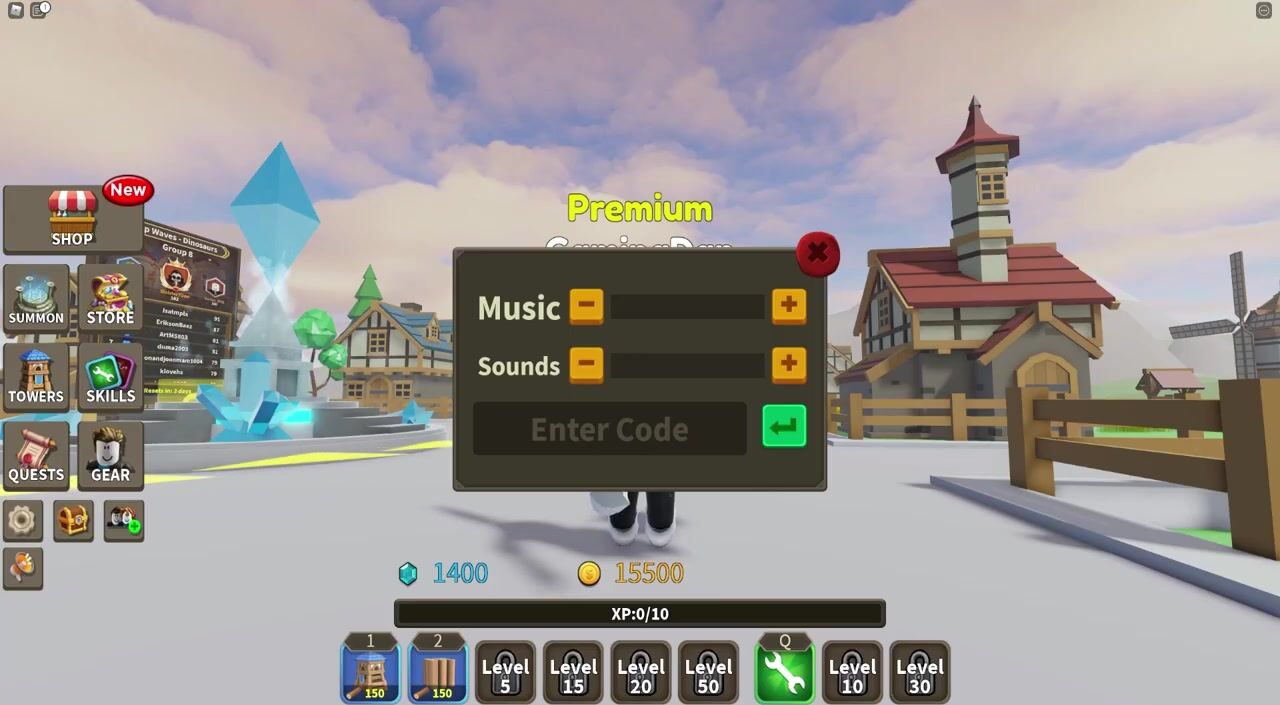Screen dimensions: 1280x705
Task: Open the Shop menu
Action: 72,219
